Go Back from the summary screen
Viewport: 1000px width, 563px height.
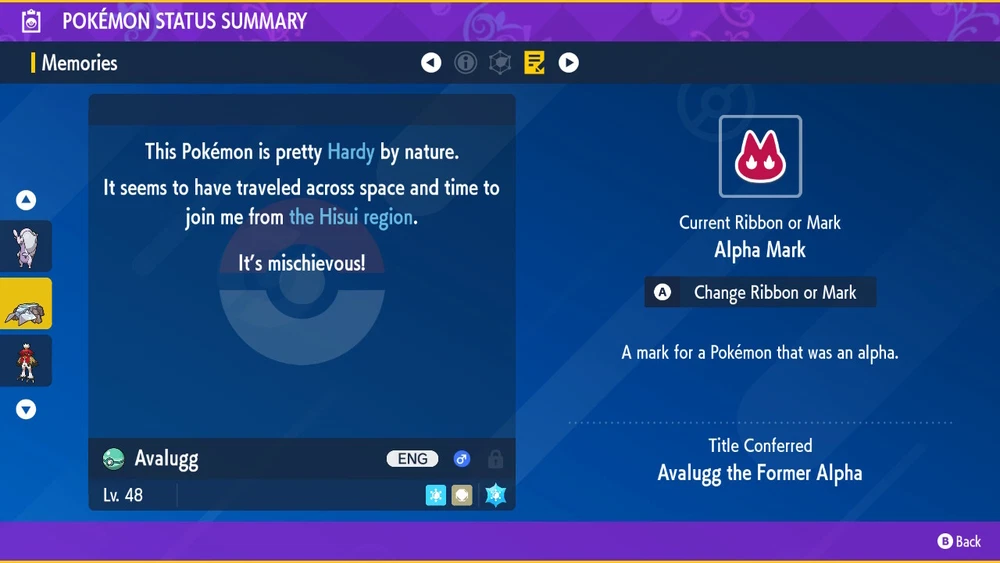pyautogui.click(x=959, y=541)
